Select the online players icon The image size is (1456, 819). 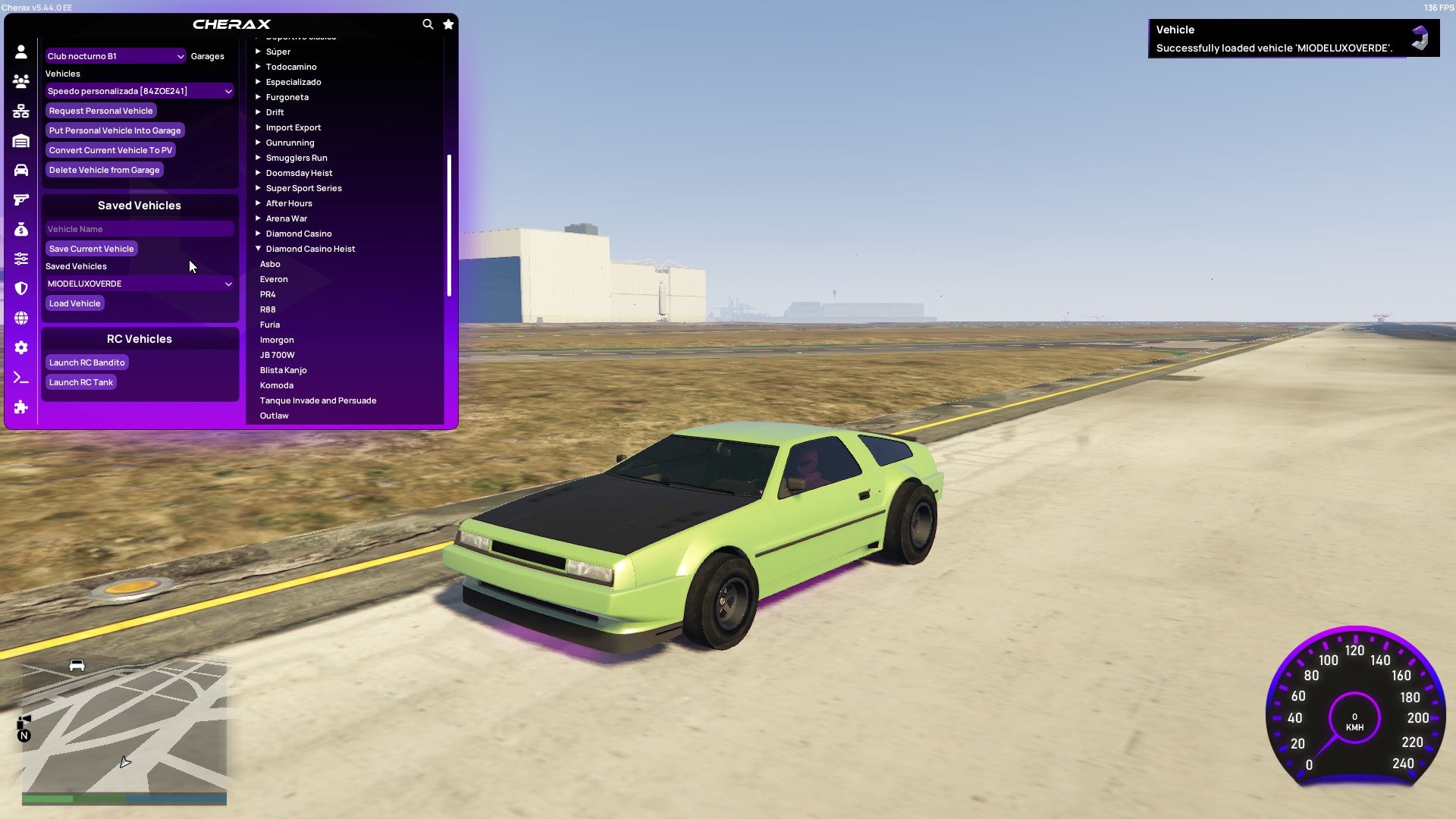pyautogui.click(x=20, y=80)
